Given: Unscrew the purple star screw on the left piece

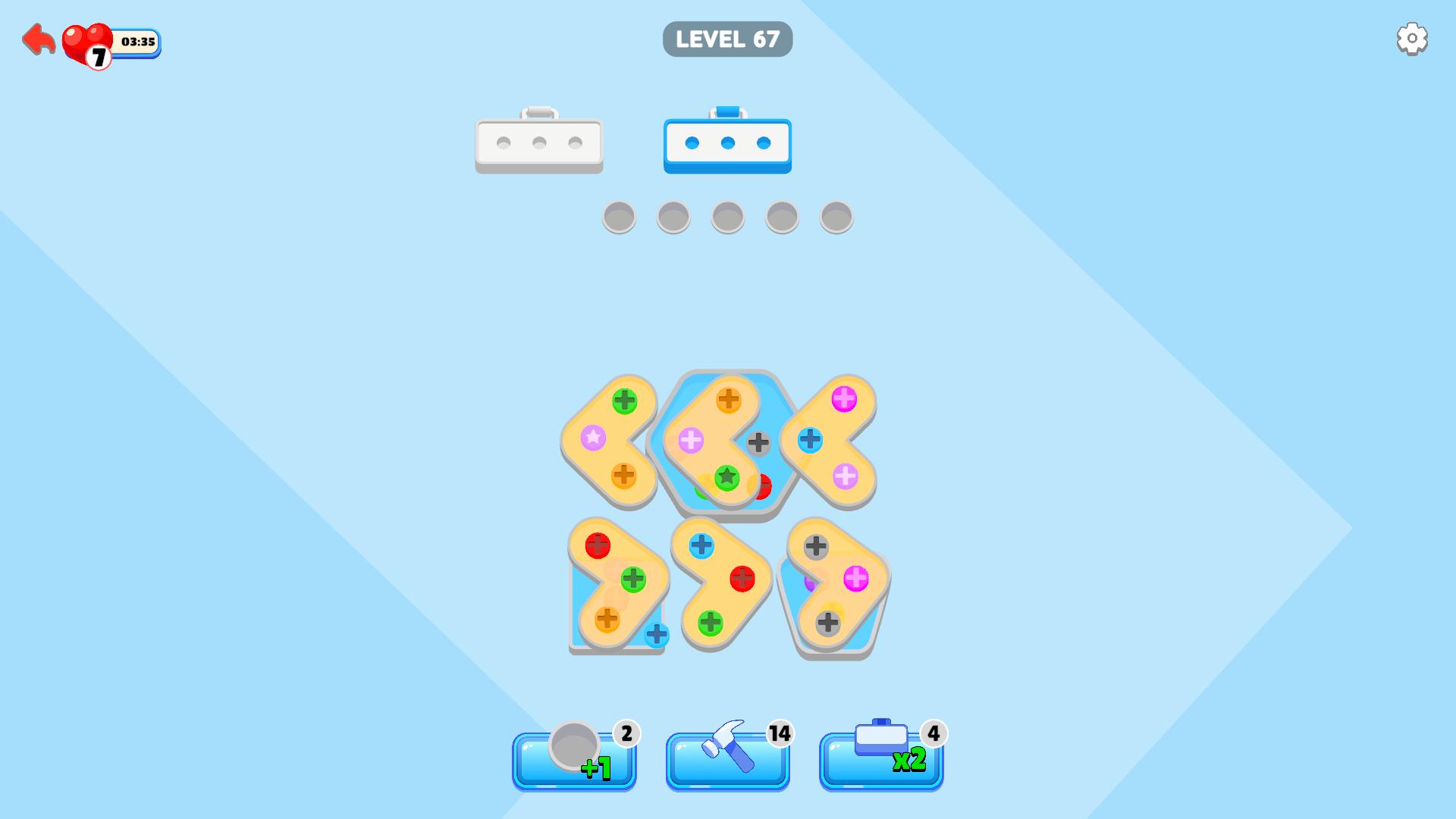Looking at the screenshot, I should (595, 438).
